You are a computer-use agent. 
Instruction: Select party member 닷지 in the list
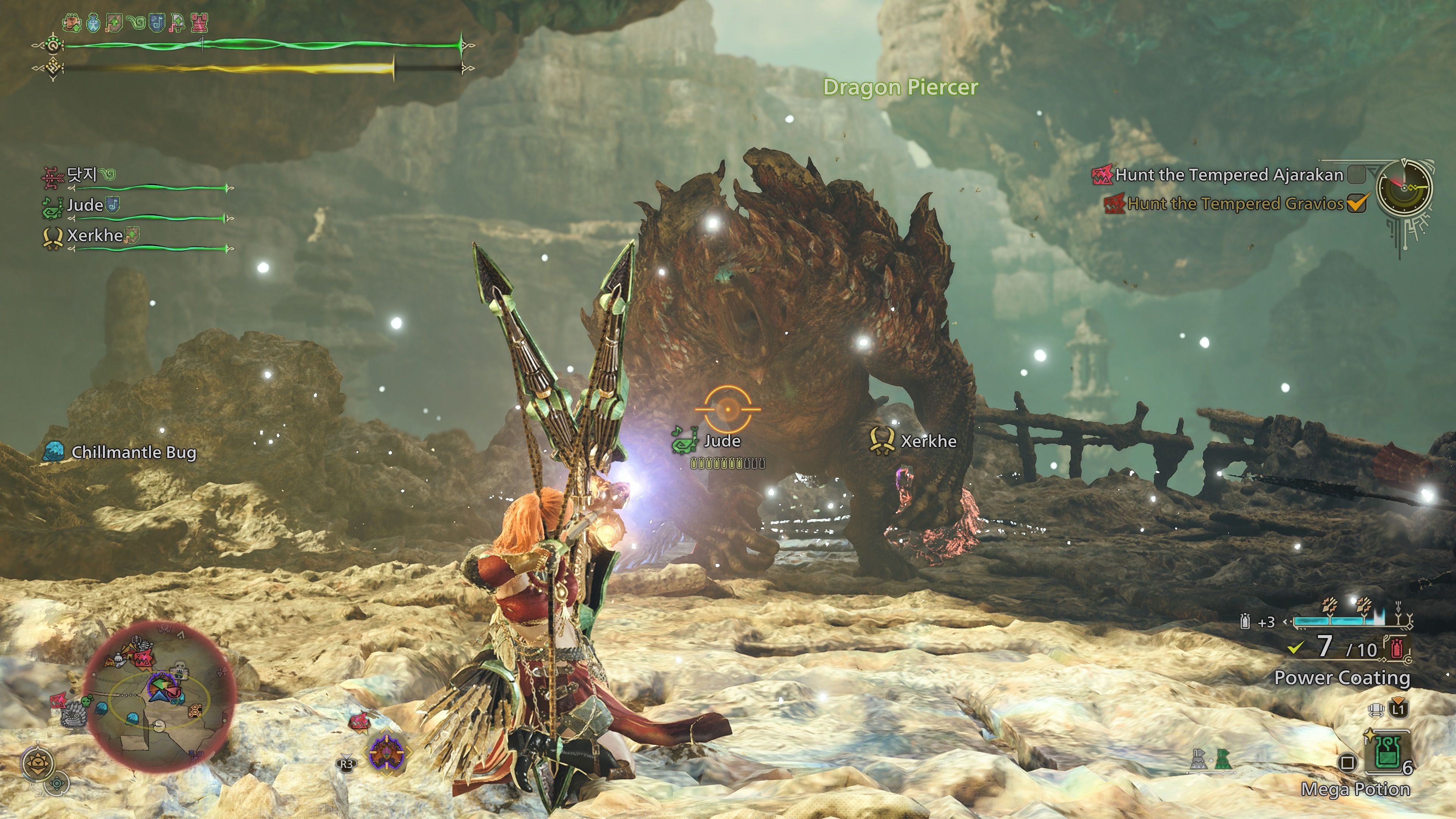(x=82, y=175)
